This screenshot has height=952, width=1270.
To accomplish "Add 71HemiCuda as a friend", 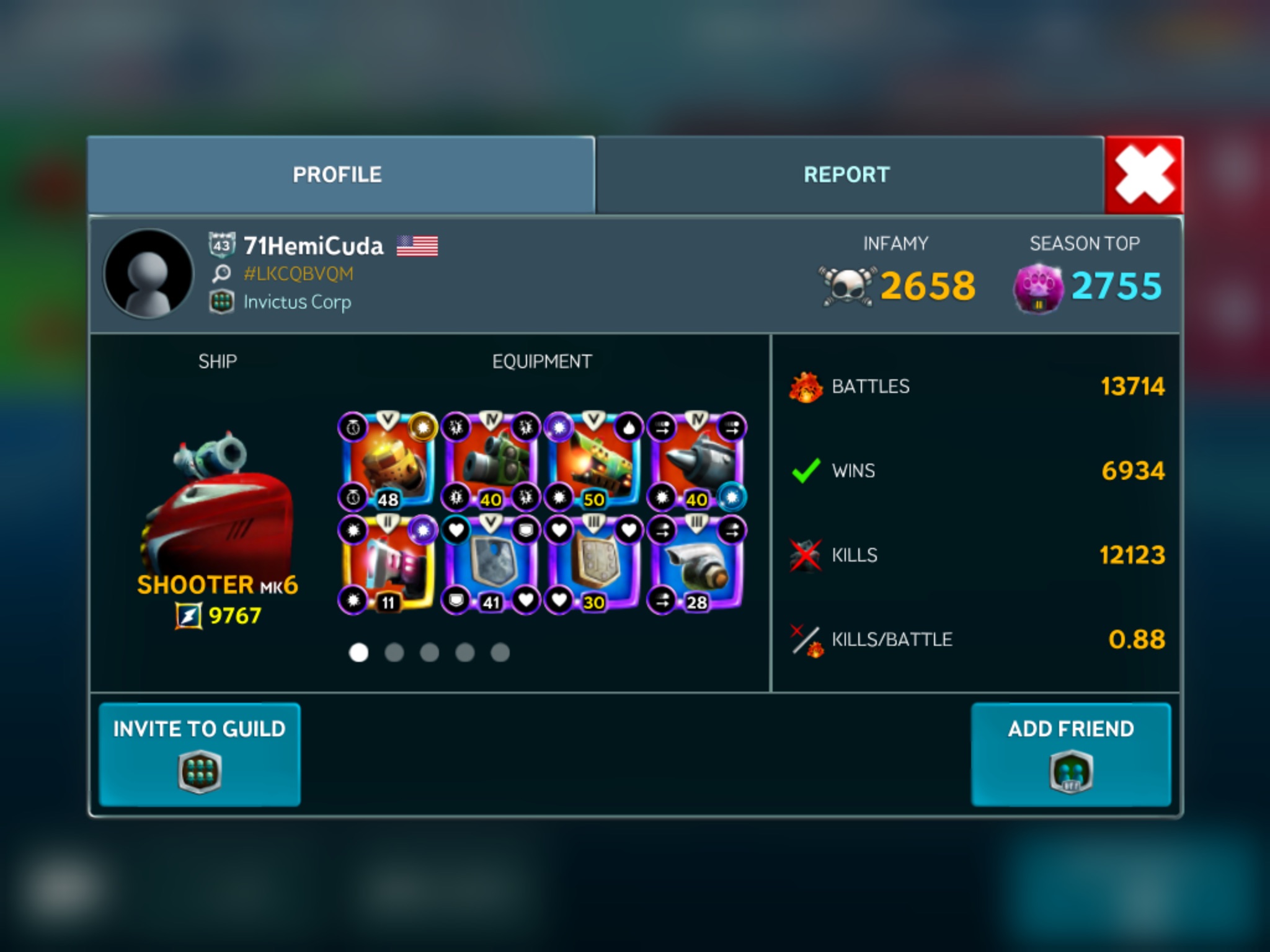I will (1071, 754).
